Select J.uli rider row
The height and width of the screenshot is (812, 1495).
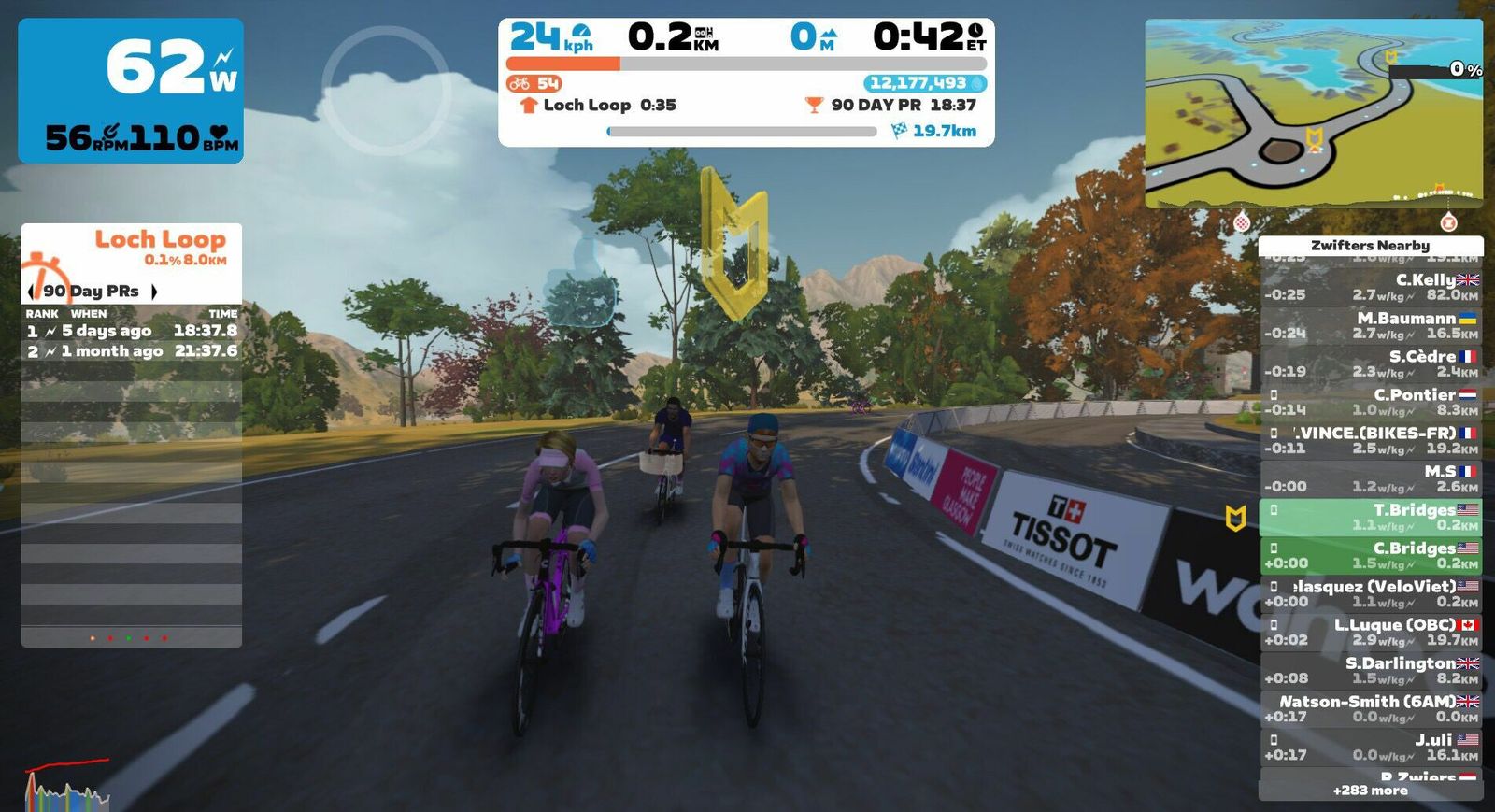[x=1371, y=747]
